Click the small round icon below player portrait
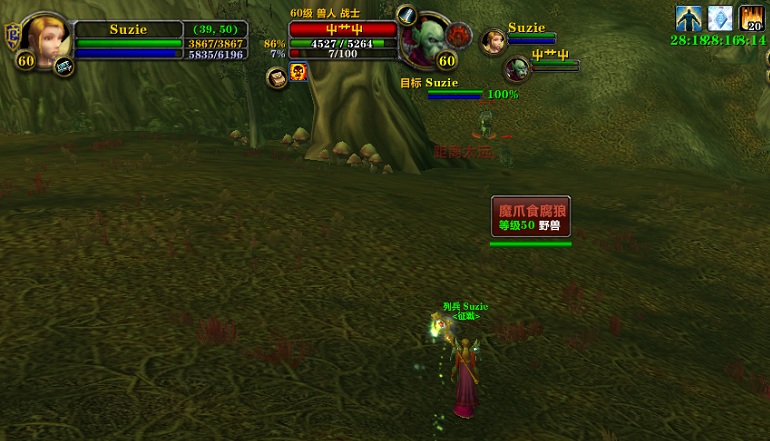 pos(64,66)
